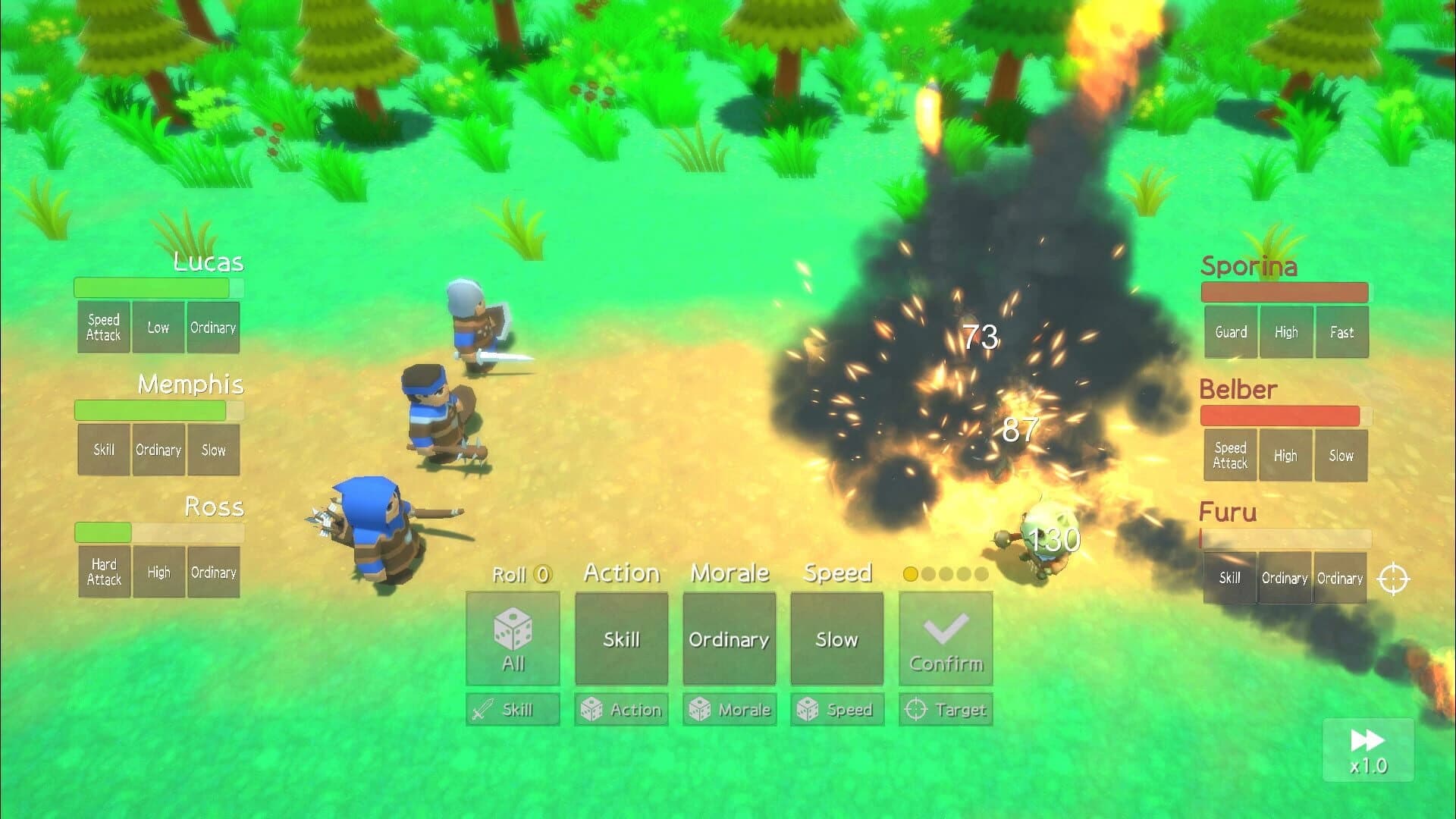The width and height of the screenshot is (1456, 819).
Task: Click the Action dice reroll icon
Action: pos(620,709)
